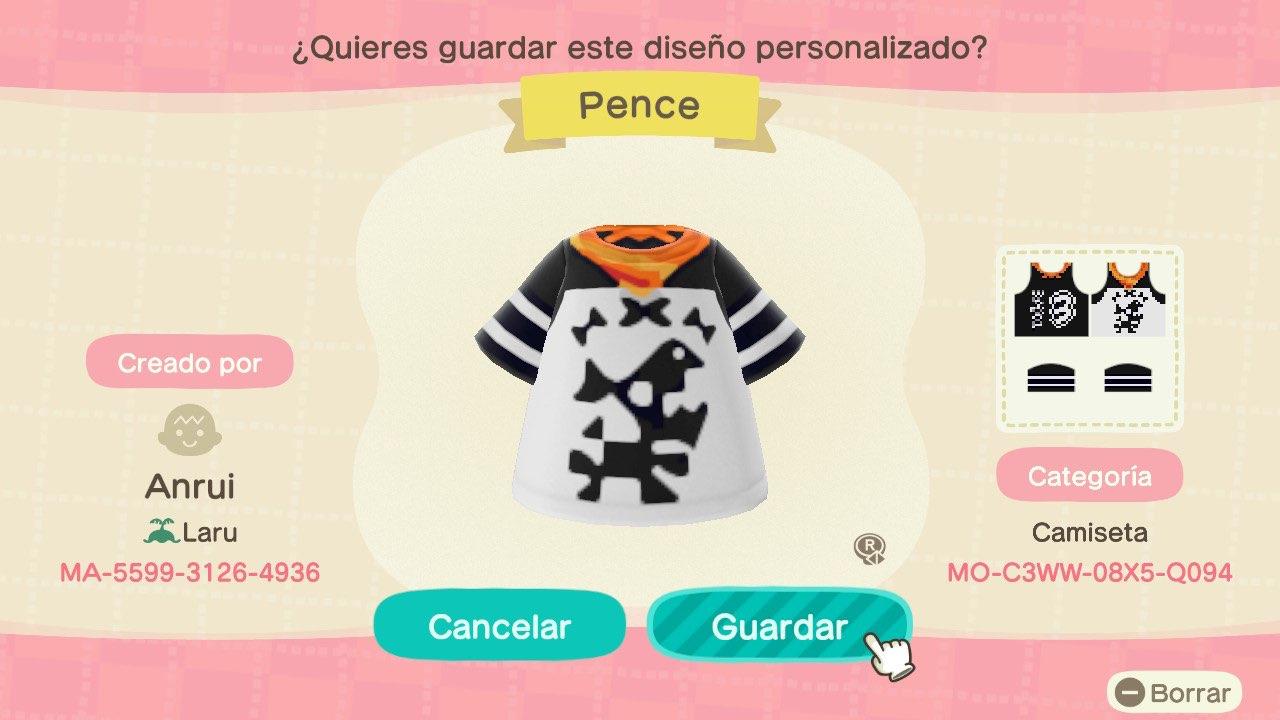Click the pink Creado por badge
Image resolution: width=1280 pixels, height=720 pixels.
[189, 362]
